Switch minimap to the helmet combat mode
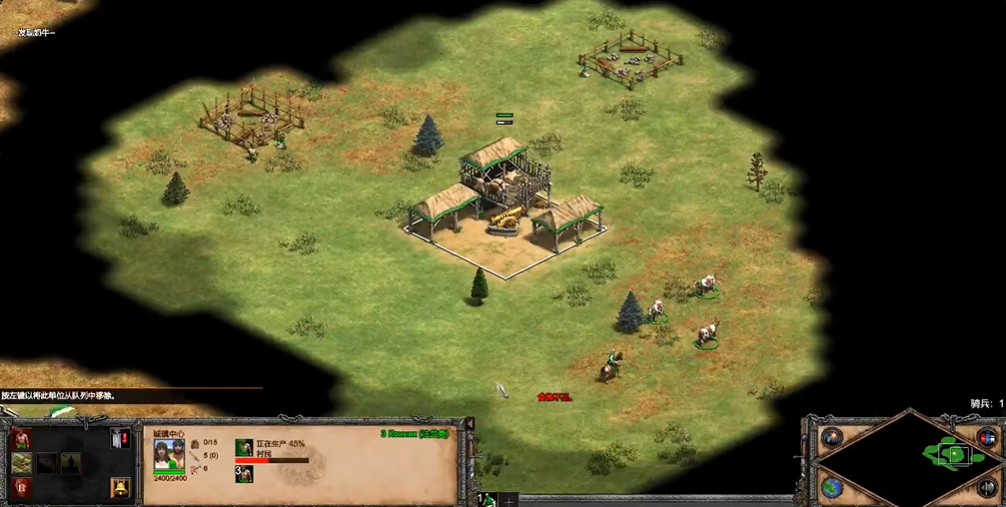Screen dimensions: 1006x507 coord(987,488)
